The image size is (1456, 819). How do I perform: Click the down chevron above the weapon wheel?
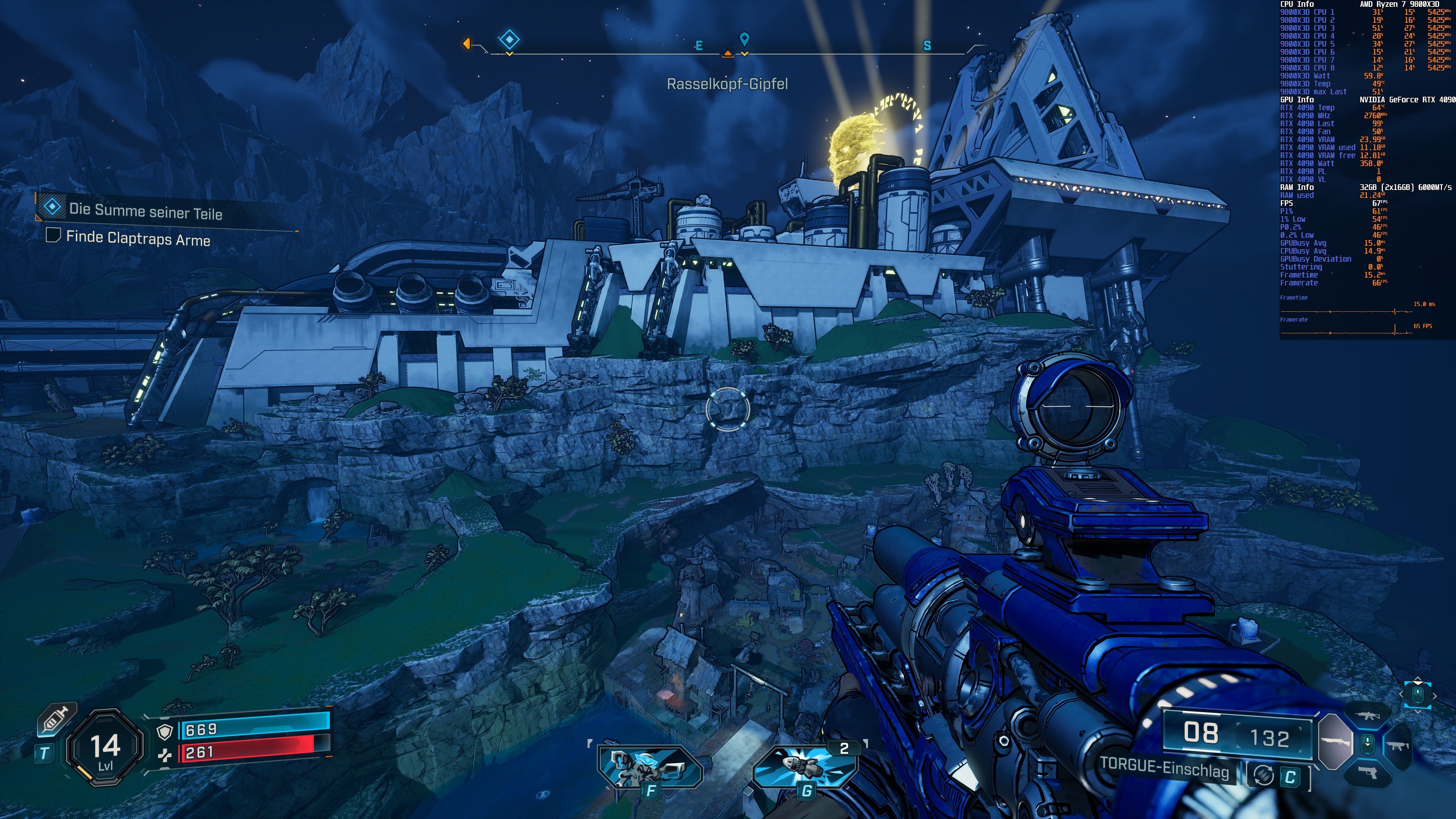(1418, 712)
